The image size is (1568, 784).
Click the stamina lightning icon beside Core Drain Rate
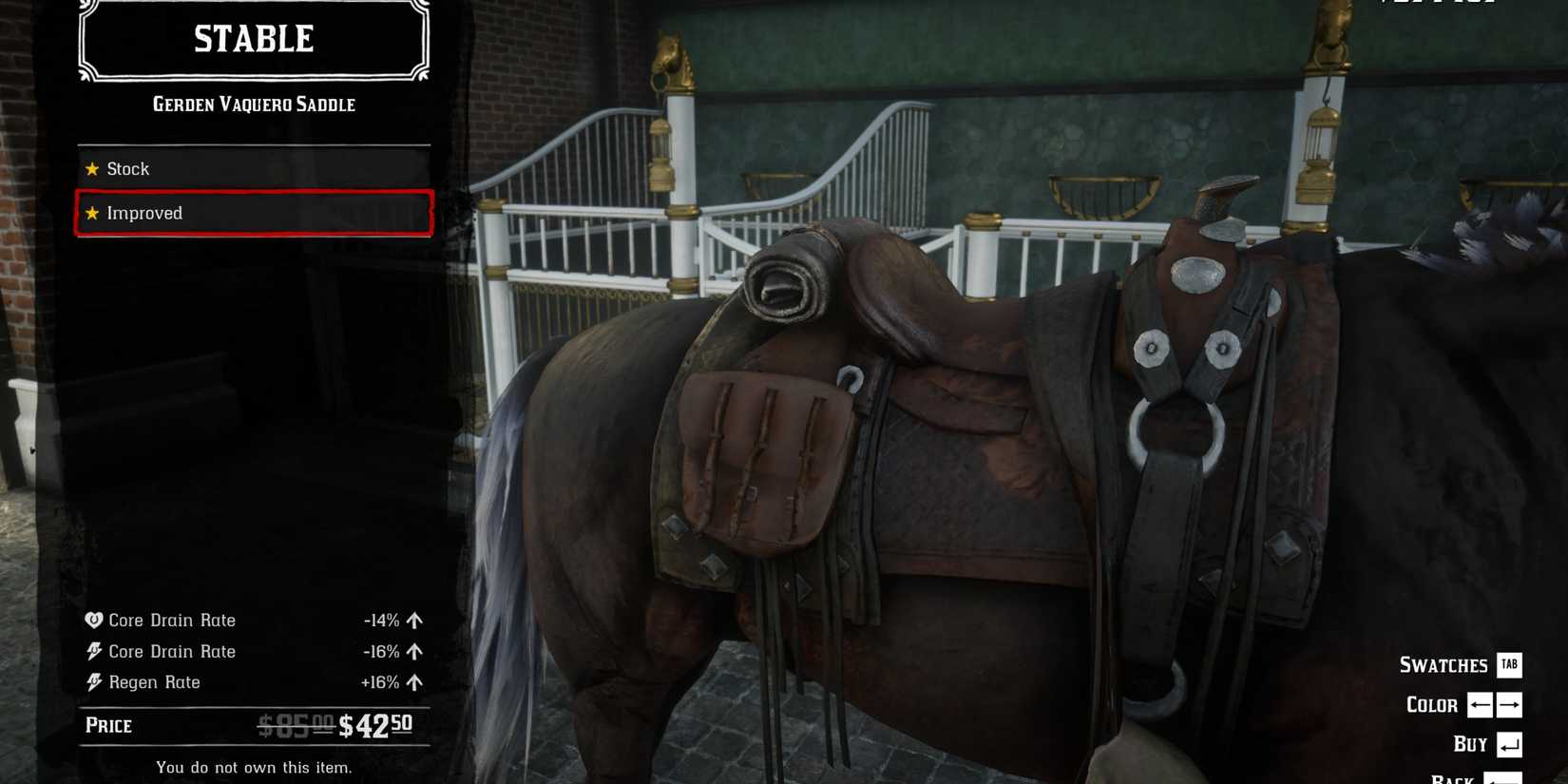coord(92,651)
